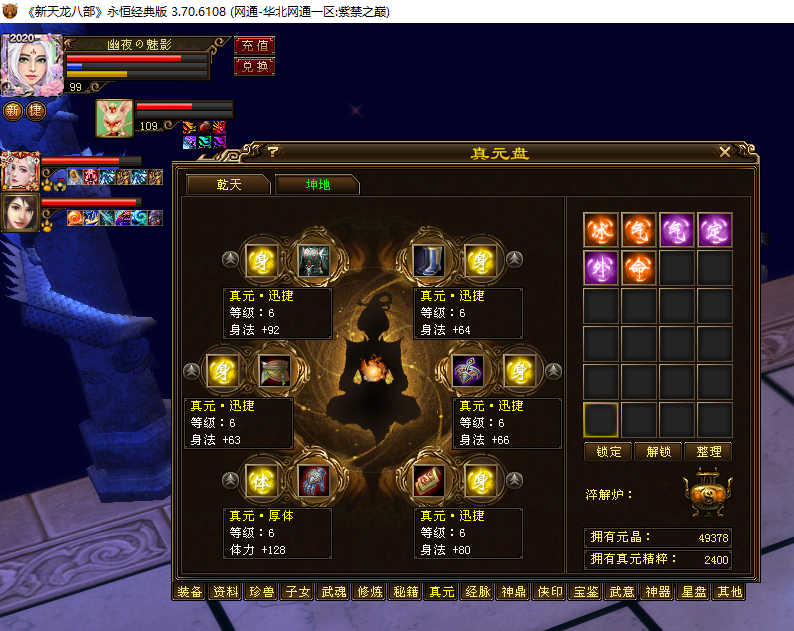Click the 兑换 exchange button

pyautogui.click(x=254, y=66)
